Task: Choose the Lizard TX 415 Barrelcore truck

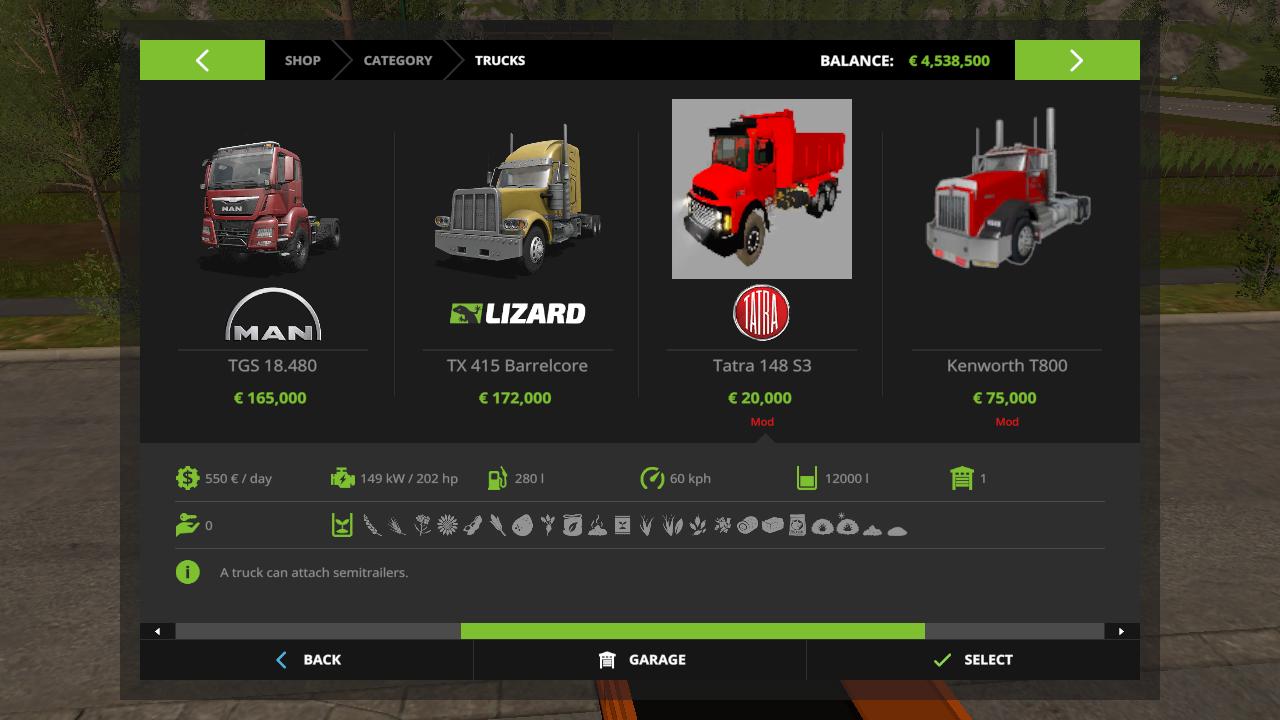Action: pyautogui.click(x=517, y=210)
